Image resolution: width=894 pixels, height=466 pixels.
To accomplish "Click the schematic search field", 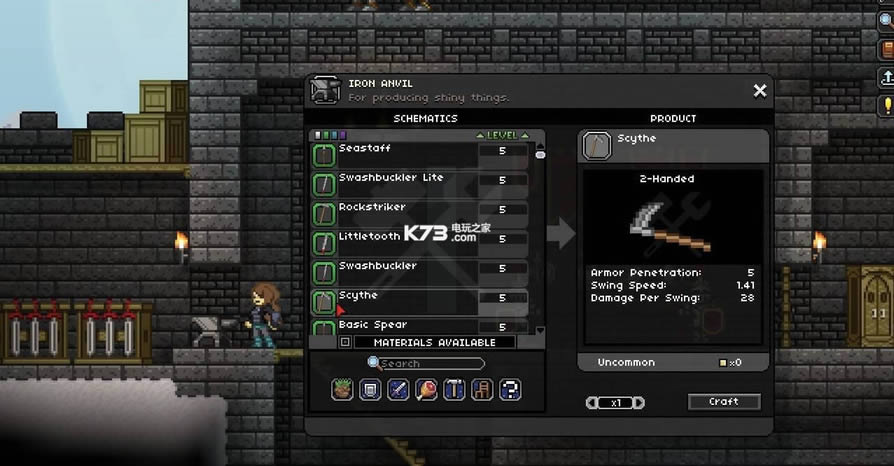I will click(430, 364).
